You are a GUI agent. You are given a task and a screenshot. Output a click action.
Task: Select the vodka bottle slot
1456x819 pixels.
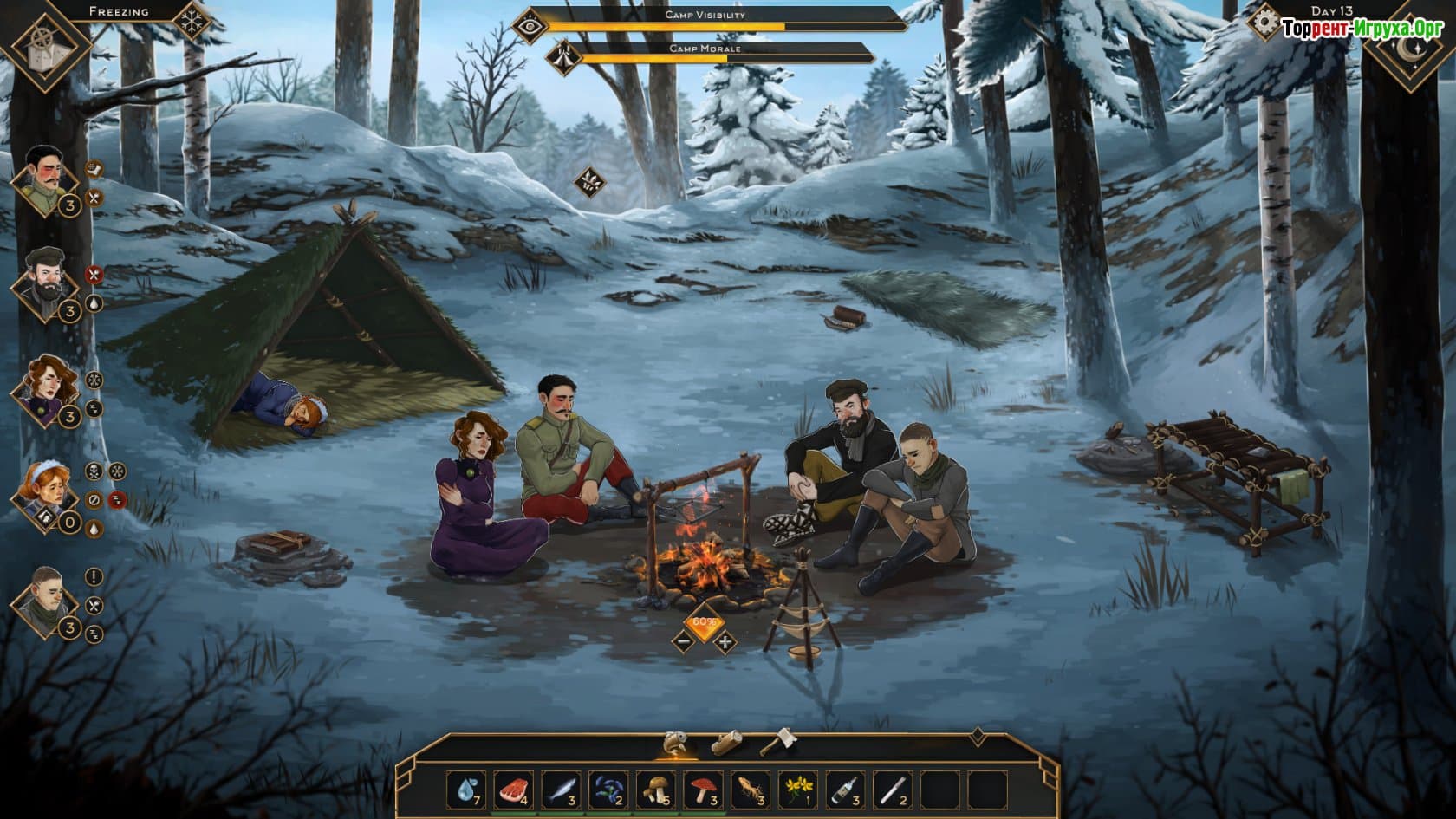click(844, 790)
